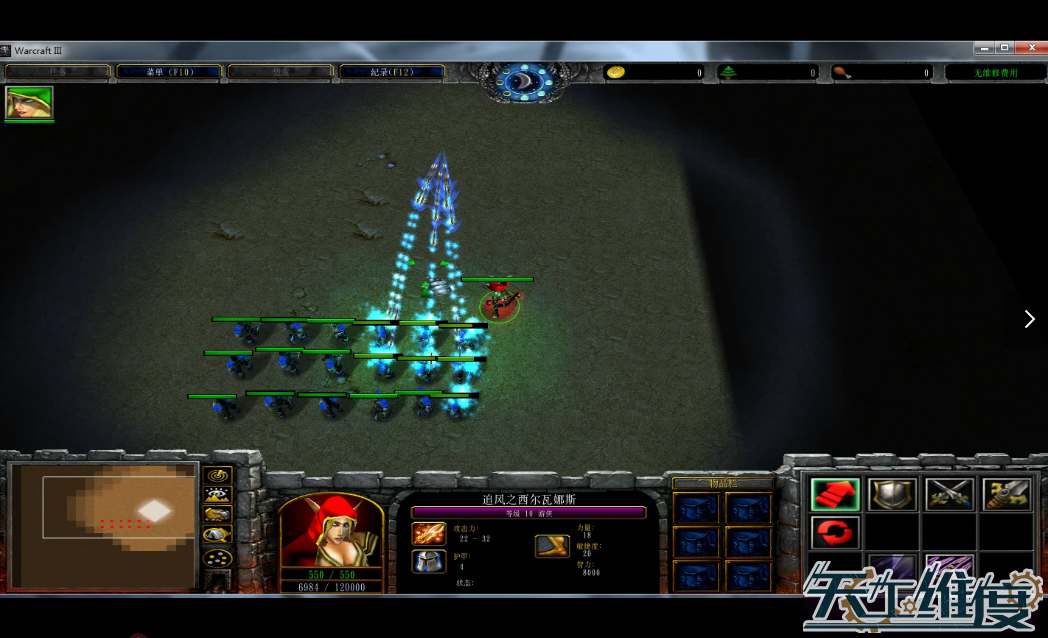Click the minimap signal ping button
Image resolution: width=1048 pixels, height=638 pixels.
pyautogui.click(x=217, y=473)
